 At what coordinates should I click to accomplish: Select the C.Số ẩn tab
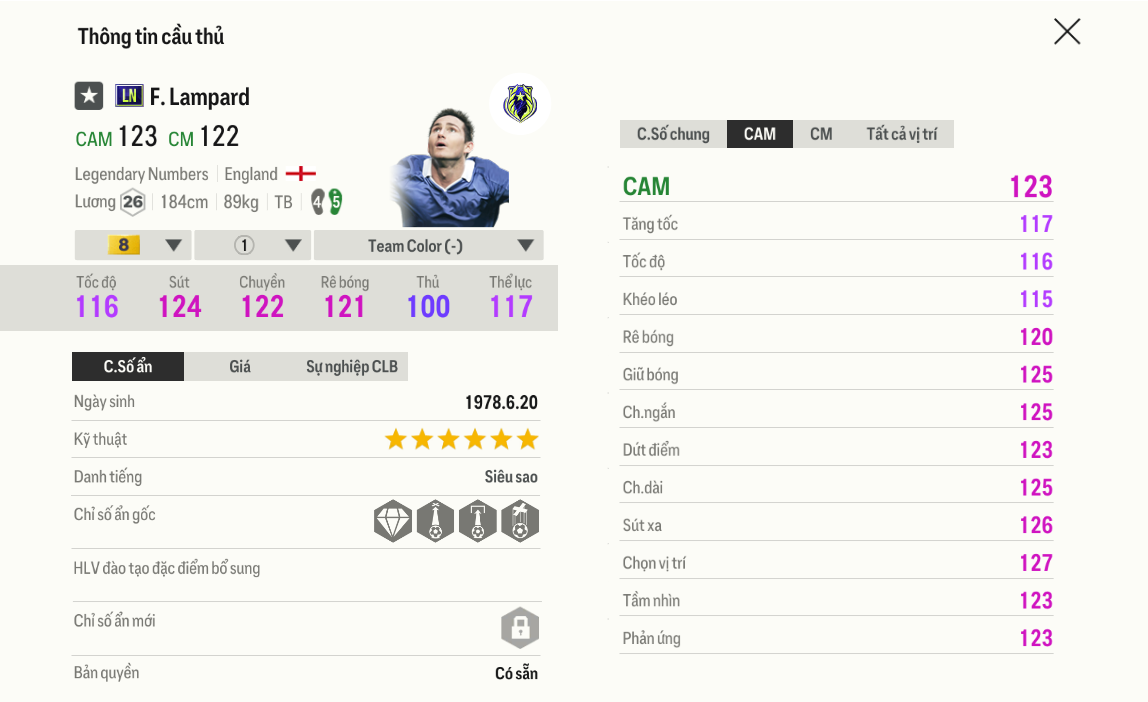coord(128,366)
